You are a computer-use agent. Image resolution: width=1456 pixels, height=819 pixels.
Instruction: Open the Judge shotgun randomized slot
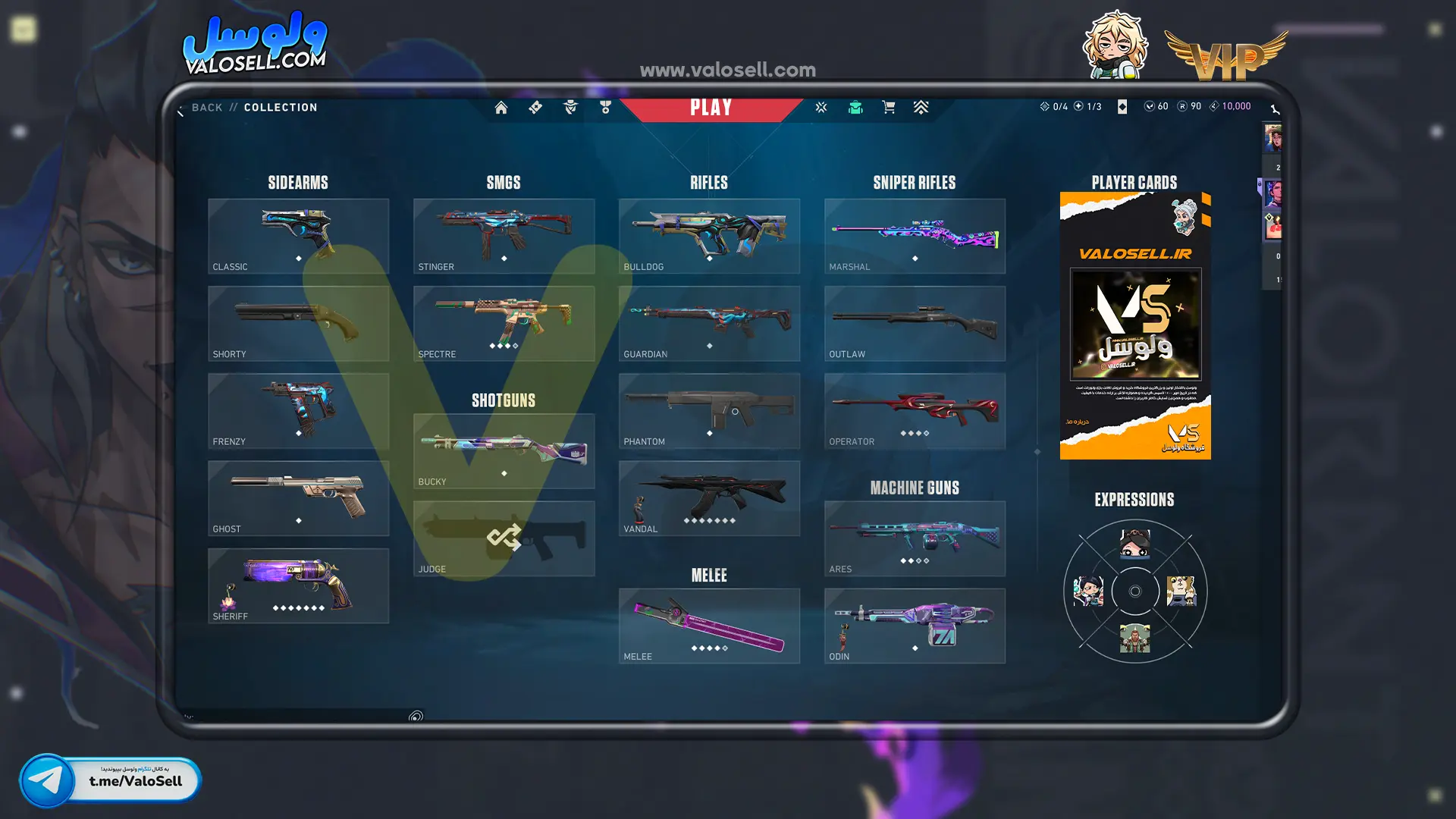[x=504, y=538]
